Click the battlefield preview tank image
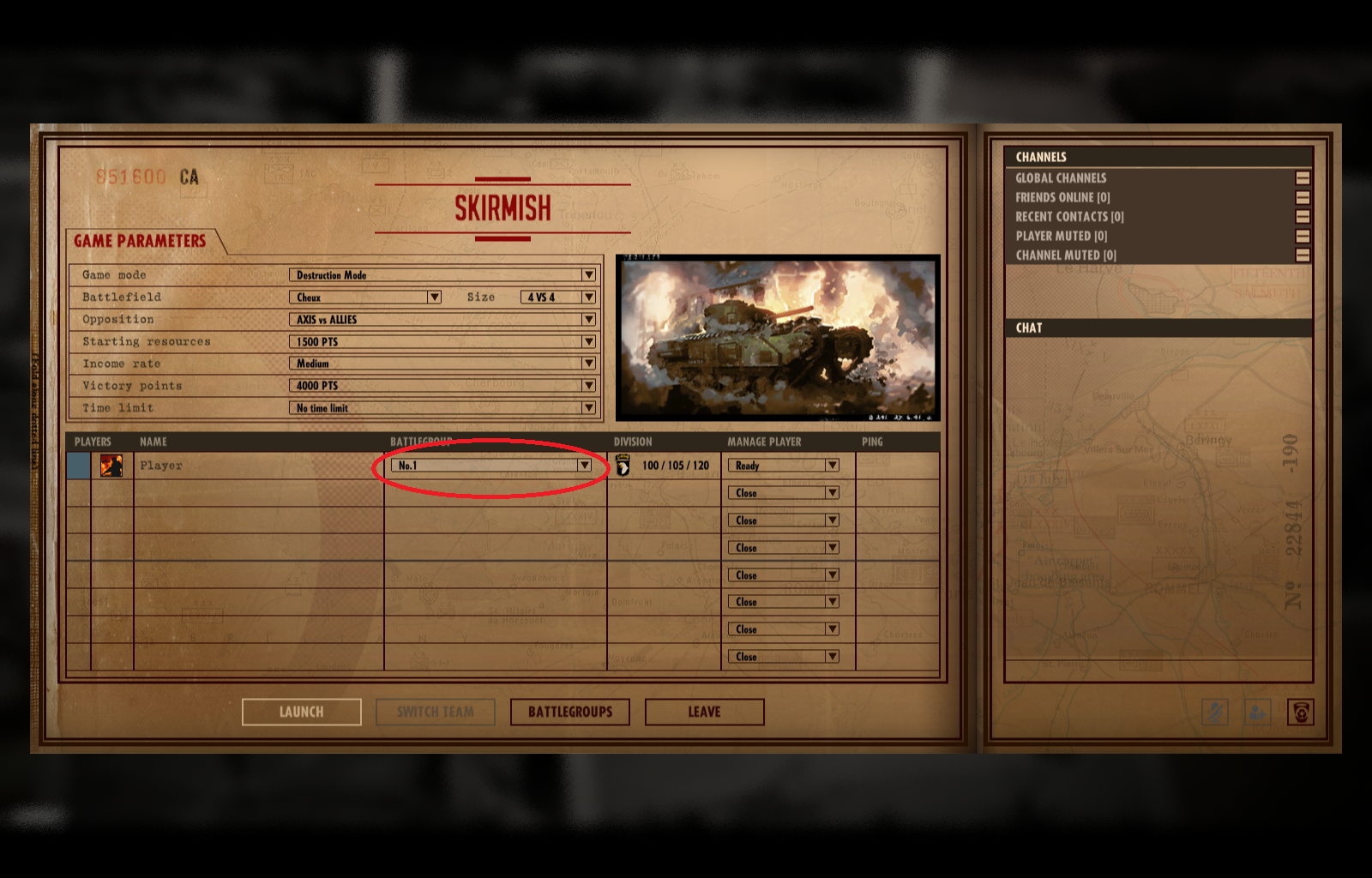The image size is (1372, 878). click(778, 338)
